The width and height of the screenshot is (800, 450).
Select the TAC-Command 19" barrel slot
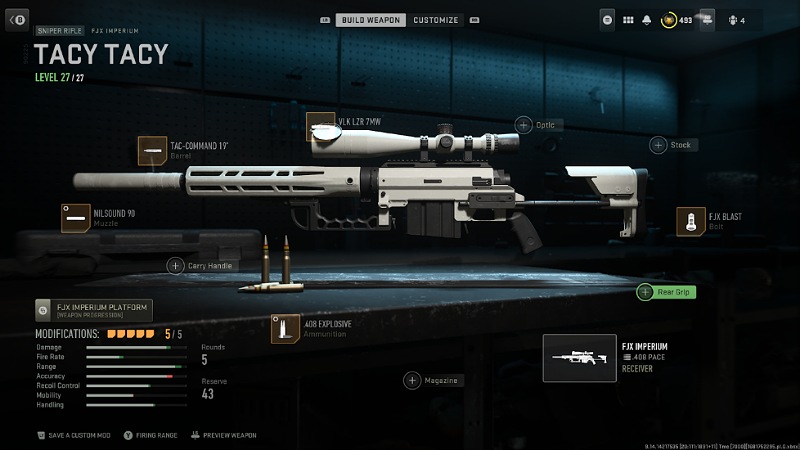pyautogui.click(x=152, y=150)
